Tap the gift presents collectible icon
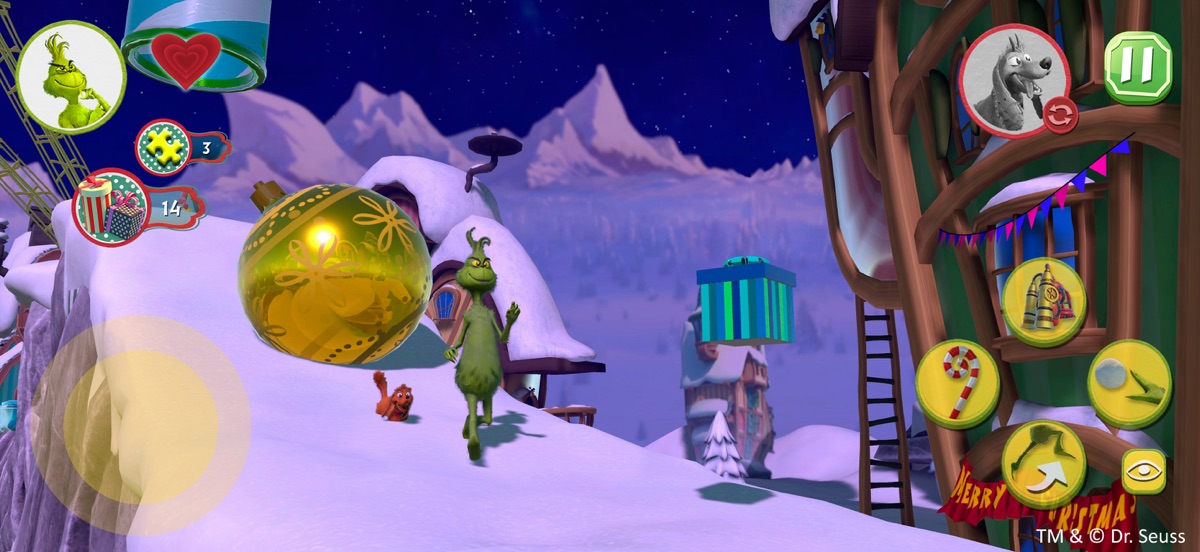 (111, 208)
